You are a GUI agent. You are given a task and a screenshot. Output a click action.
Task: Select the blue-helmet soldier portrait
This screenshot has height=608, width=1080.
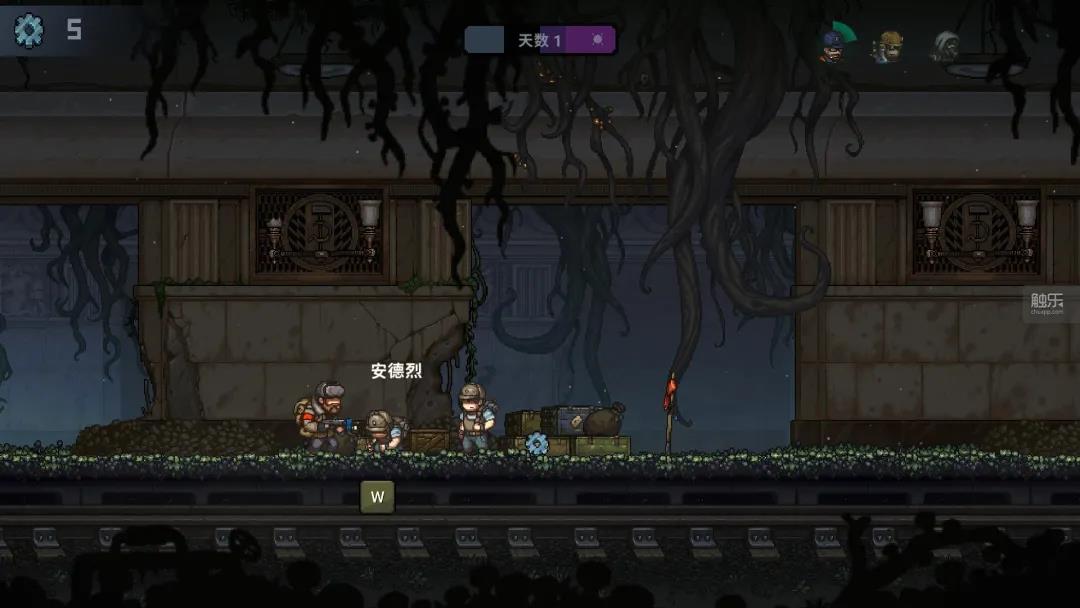click(x=832, y=44)
